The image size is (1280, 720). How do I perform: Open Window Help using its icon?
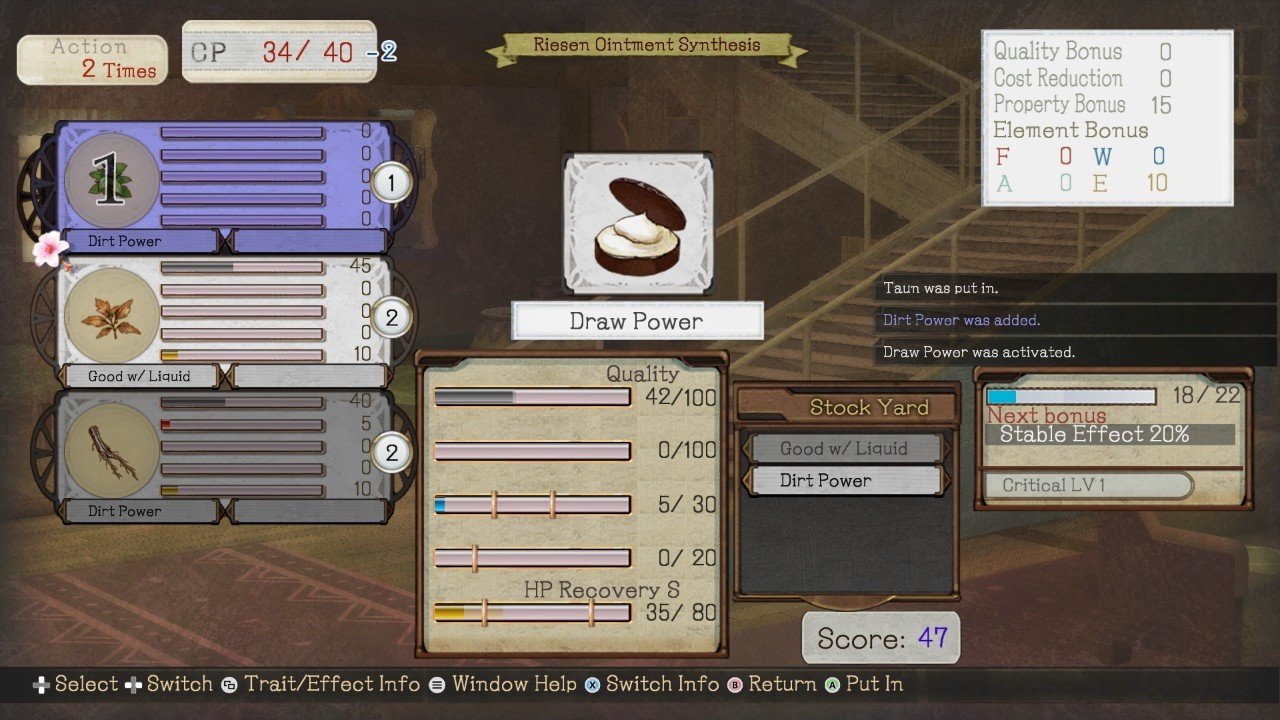(436, 684)
